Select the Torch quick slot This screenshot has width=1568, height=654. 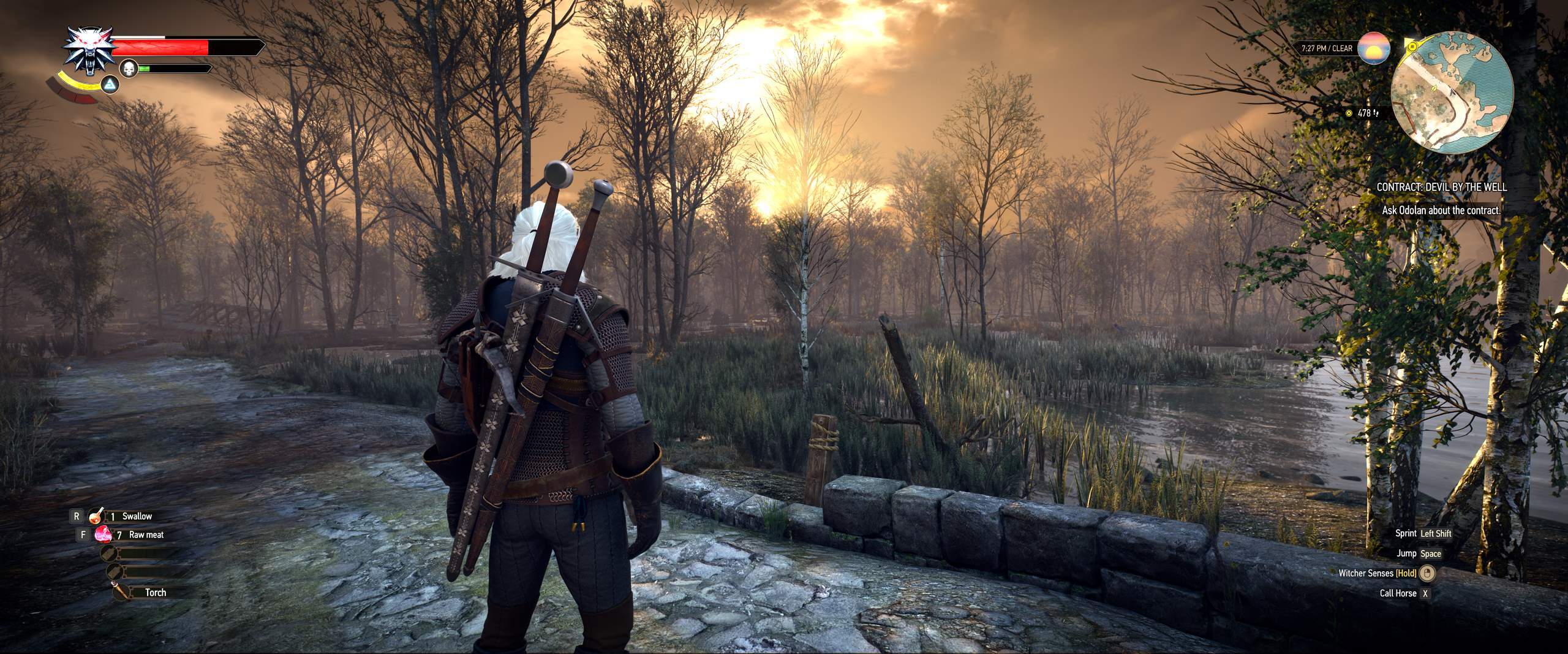pos(147,592)
